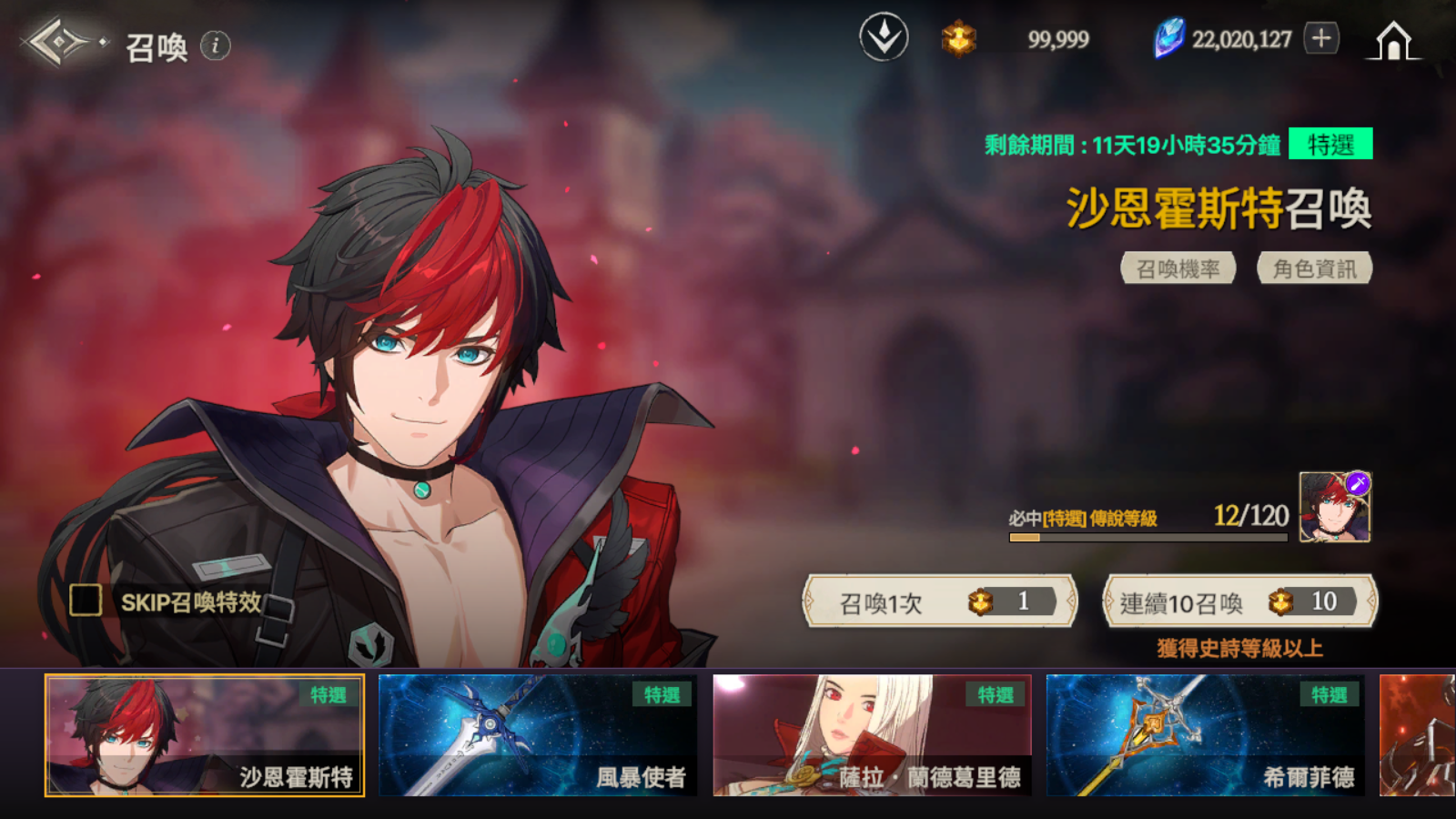Open the 希爾菲德 weapon banner
This screenshot has width=1456, height=819.
point(1206,735)
